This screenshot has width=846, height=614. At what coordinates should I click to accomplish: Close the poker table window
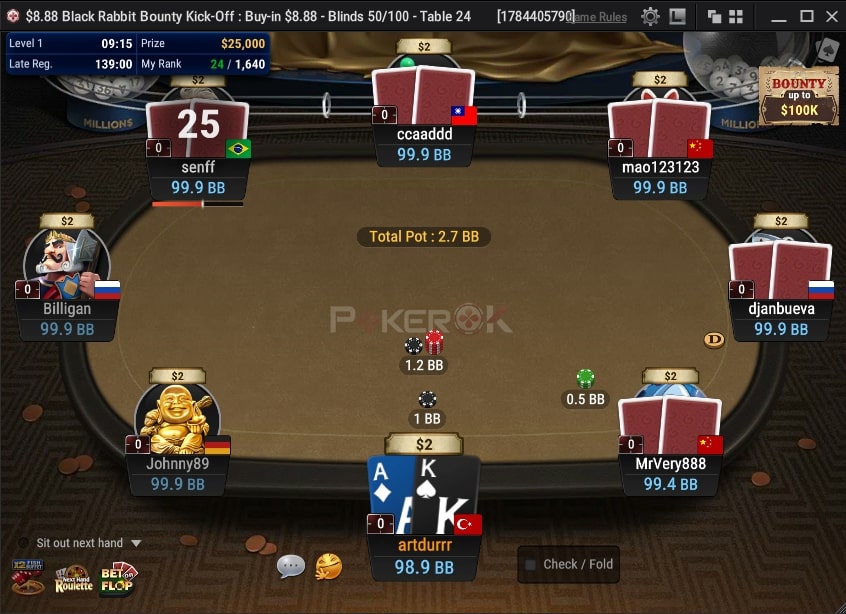(833, 16)
